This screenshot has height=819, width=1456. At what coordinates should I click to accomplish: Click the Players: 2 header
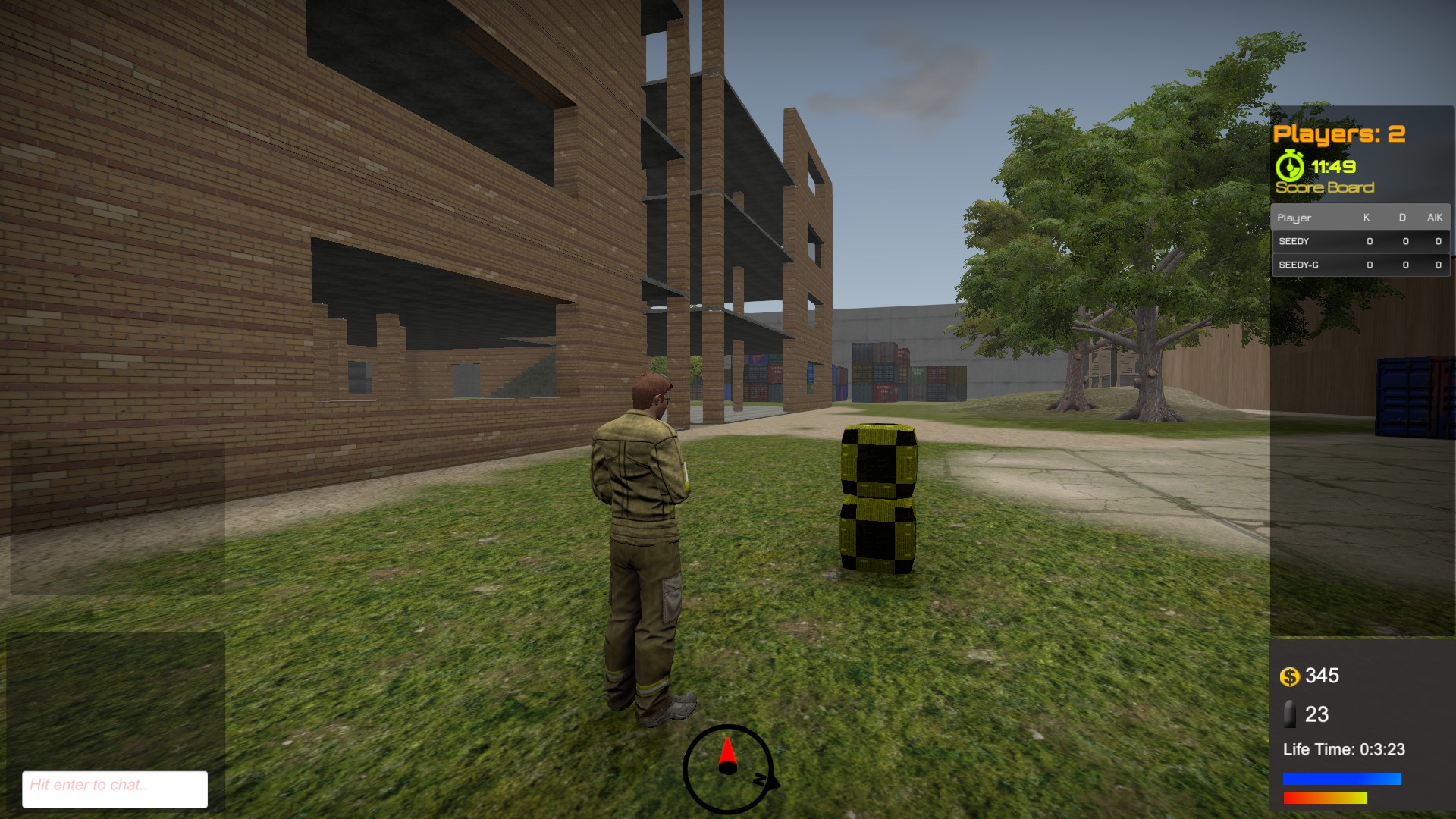(x=1340, y=134)
